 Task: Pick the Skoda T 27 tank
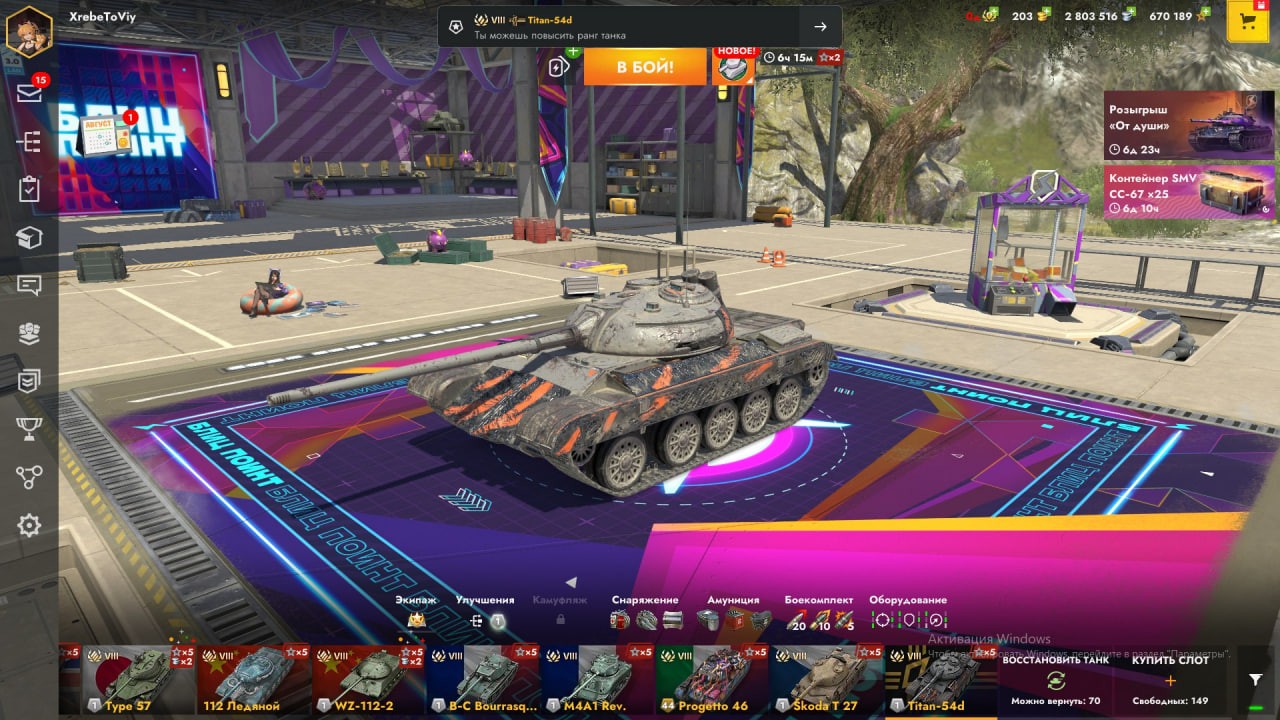(x=826, y=680)
